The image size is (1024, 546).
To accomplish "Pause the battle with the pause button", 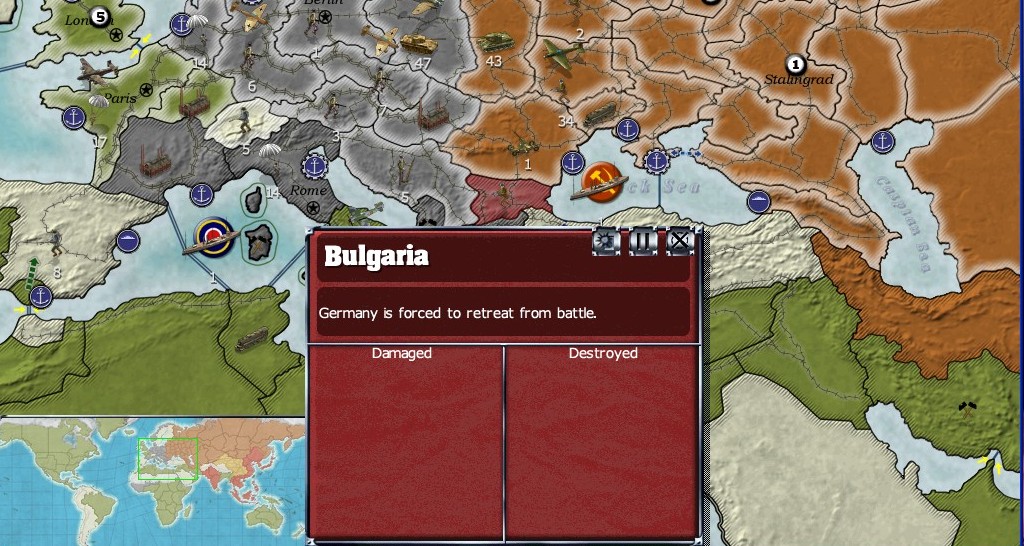I will [x=642, y=241].
